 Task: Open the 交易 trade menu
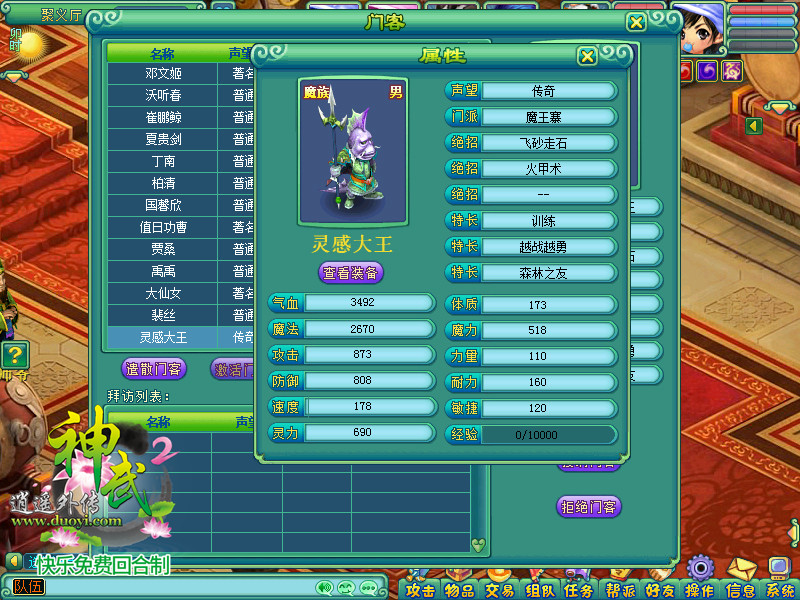[499, 590]
